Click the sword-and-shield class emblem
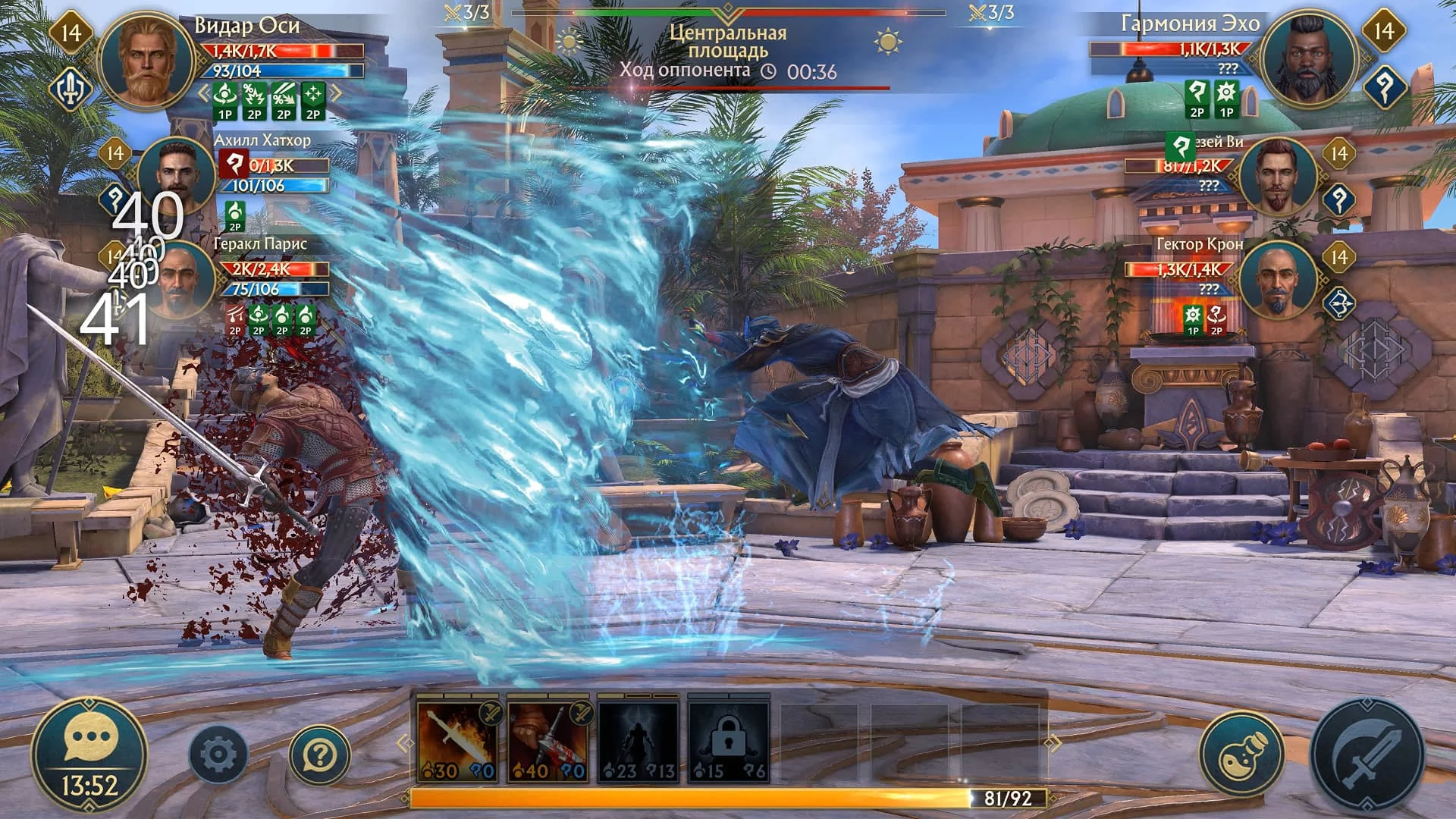Screen dimensions: 1456x819 tap(71, 89)
